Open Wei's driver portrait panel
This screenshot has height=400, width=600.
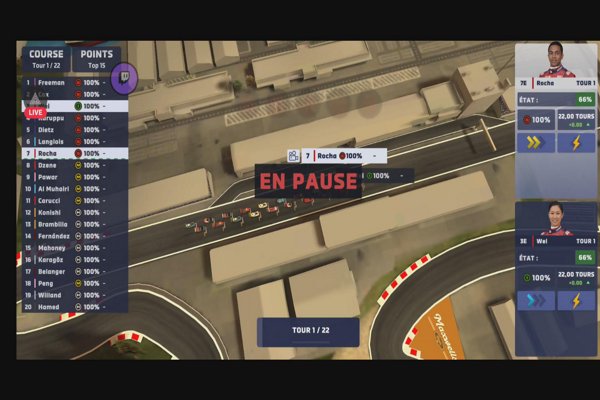pos(555,222)
